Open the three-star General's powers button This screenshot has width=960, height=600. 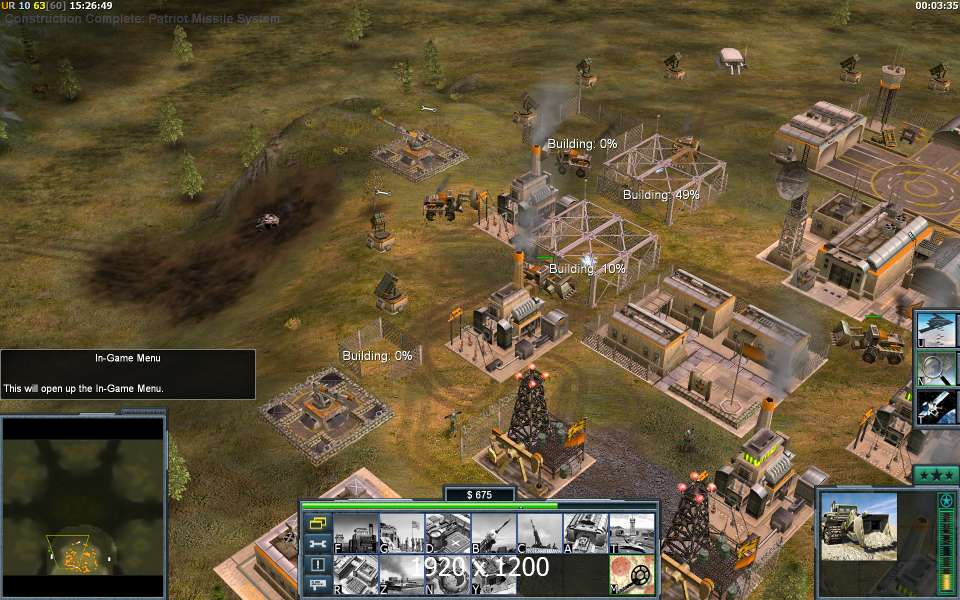[935, 474]
